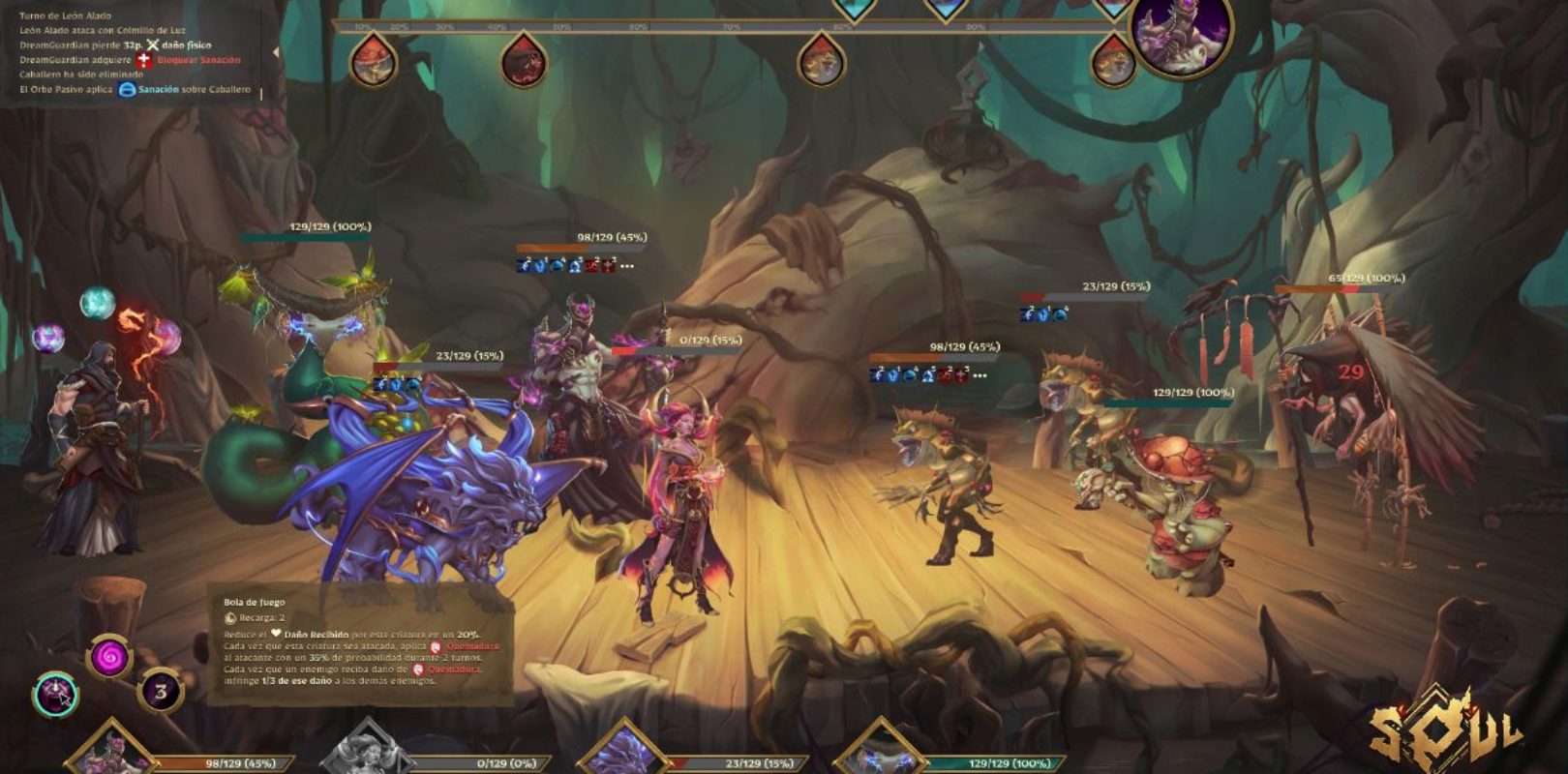Open the purple spiral ability icon
This screenshot has height=774, width=1568.
click(108, 655)
